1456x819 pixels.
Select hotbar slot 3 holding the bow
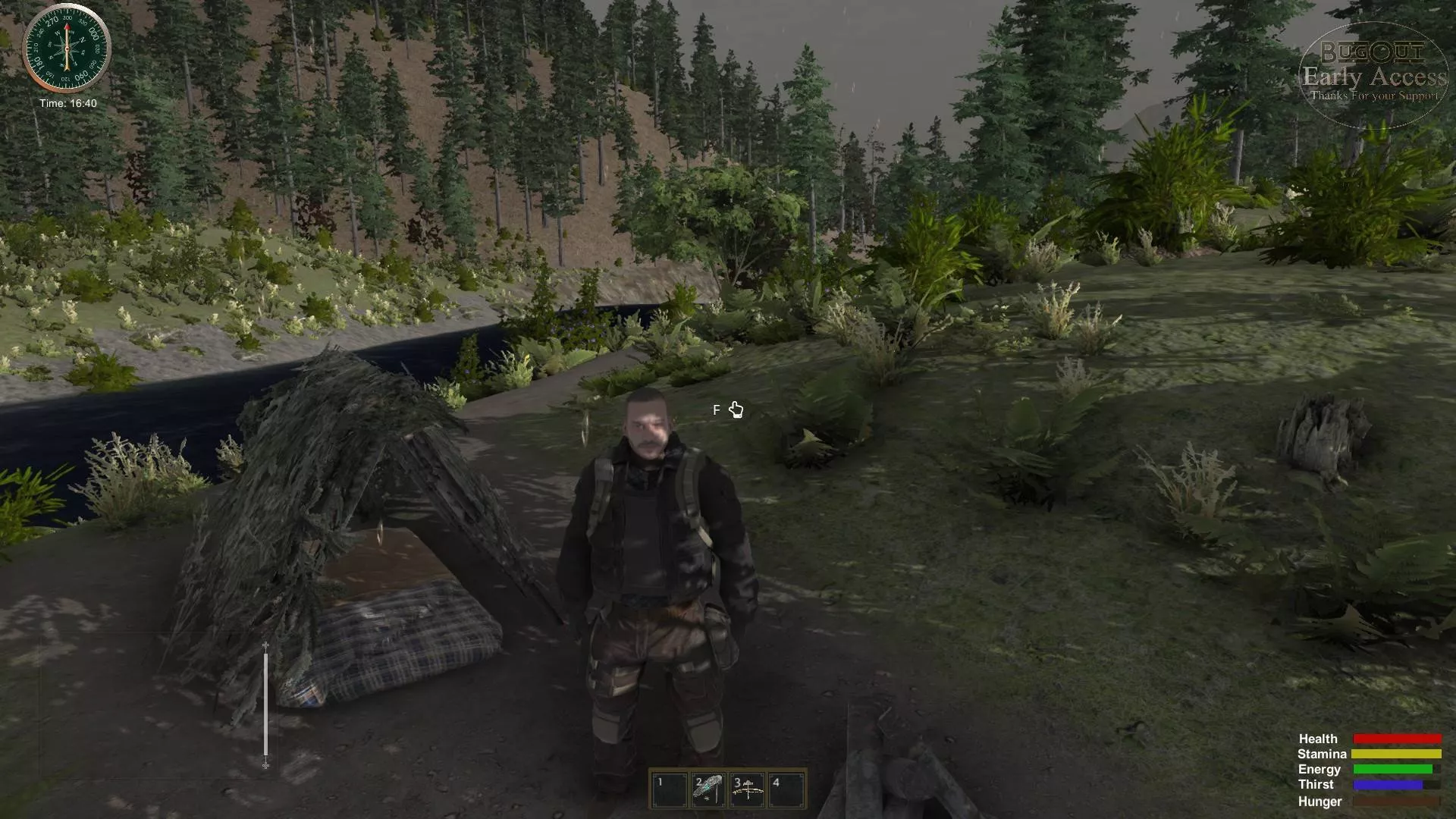tap(747, 789)
